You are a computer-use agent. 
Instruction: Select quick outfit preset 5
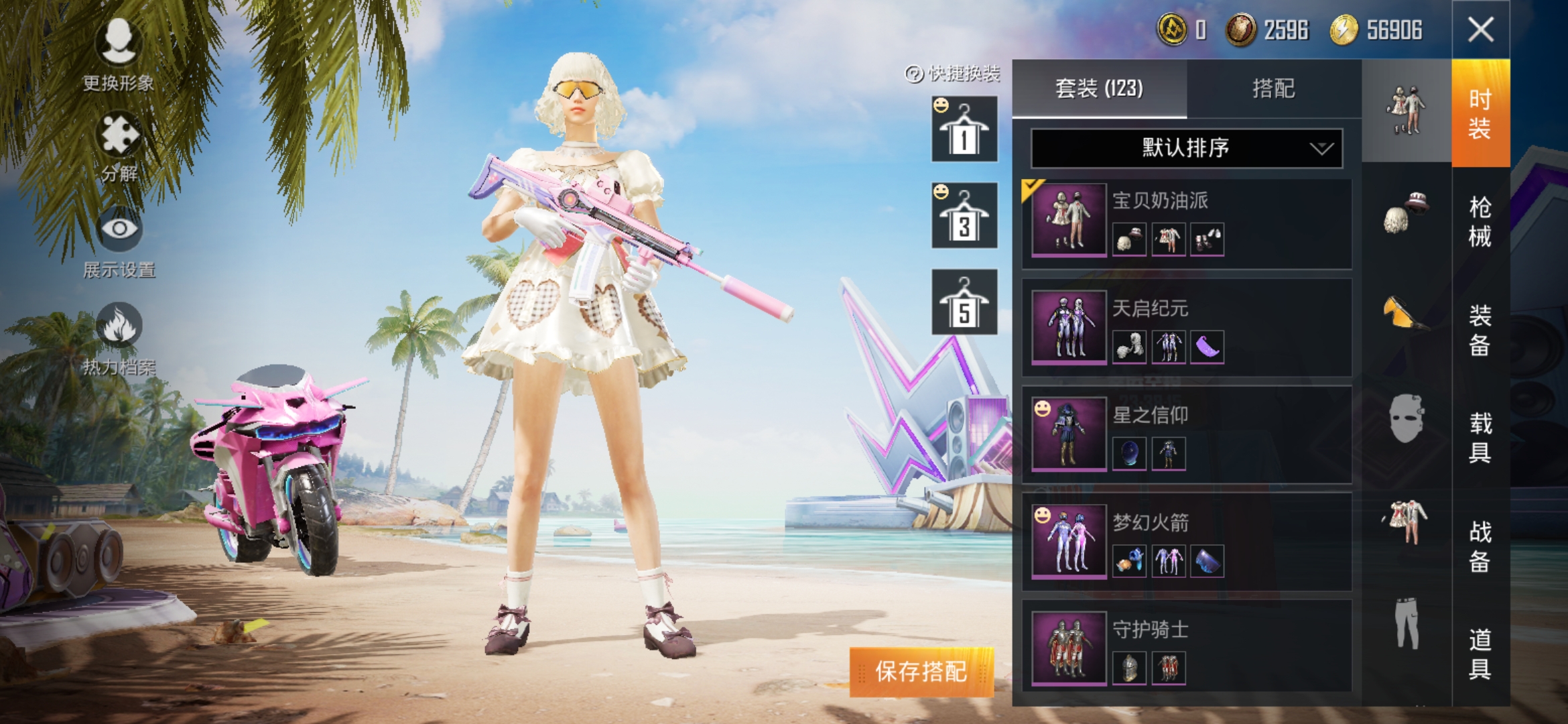[x=964, y=302]
